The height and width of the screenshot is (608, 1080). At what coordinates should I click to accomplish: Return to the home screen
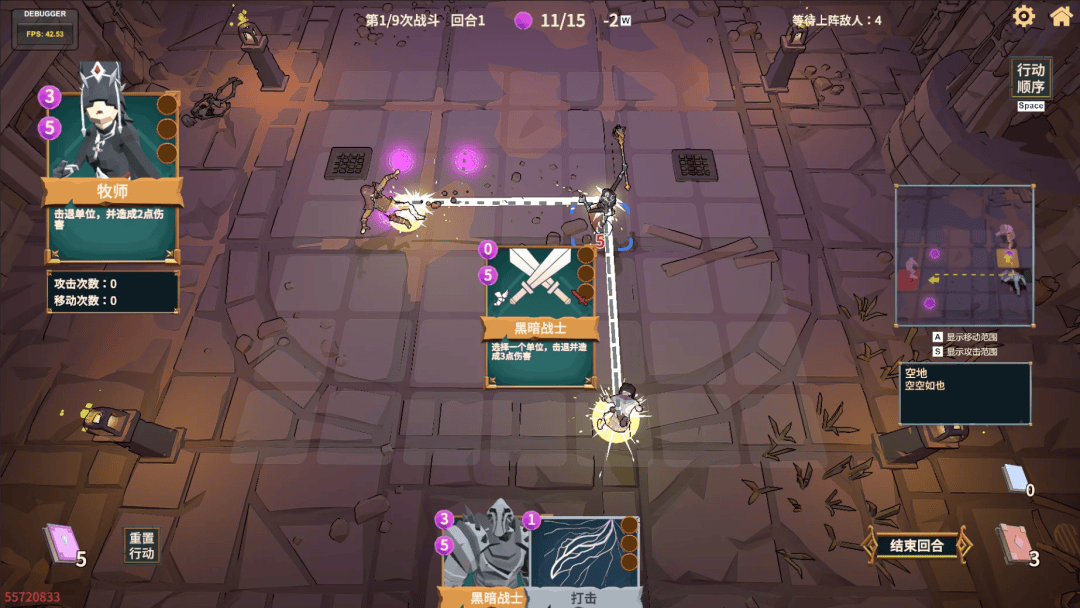click(1061, 16)
